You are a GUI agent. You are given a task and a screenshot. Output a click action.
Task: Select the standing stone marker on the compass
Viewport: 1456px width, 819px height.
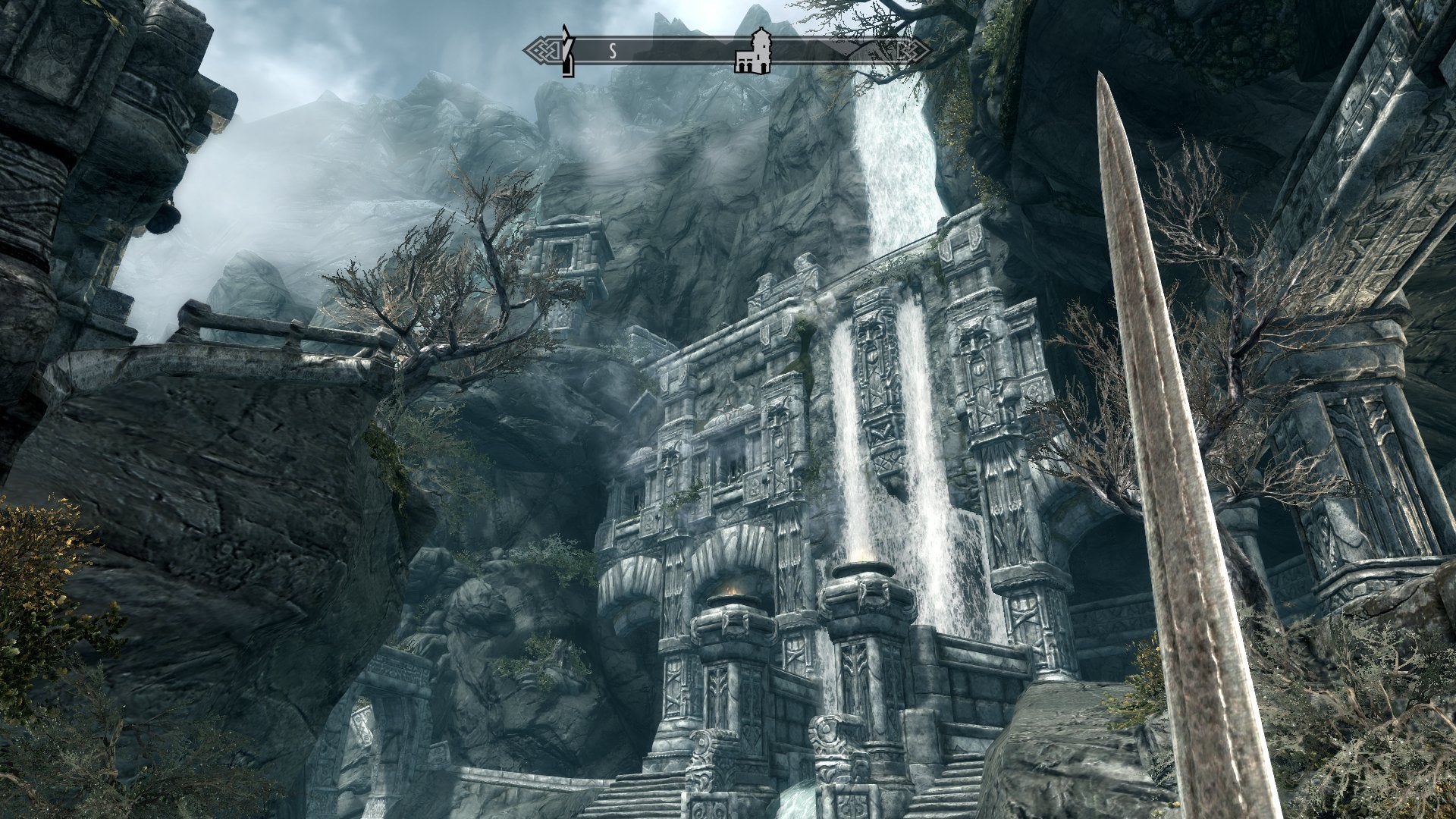[x=566, y=51]
